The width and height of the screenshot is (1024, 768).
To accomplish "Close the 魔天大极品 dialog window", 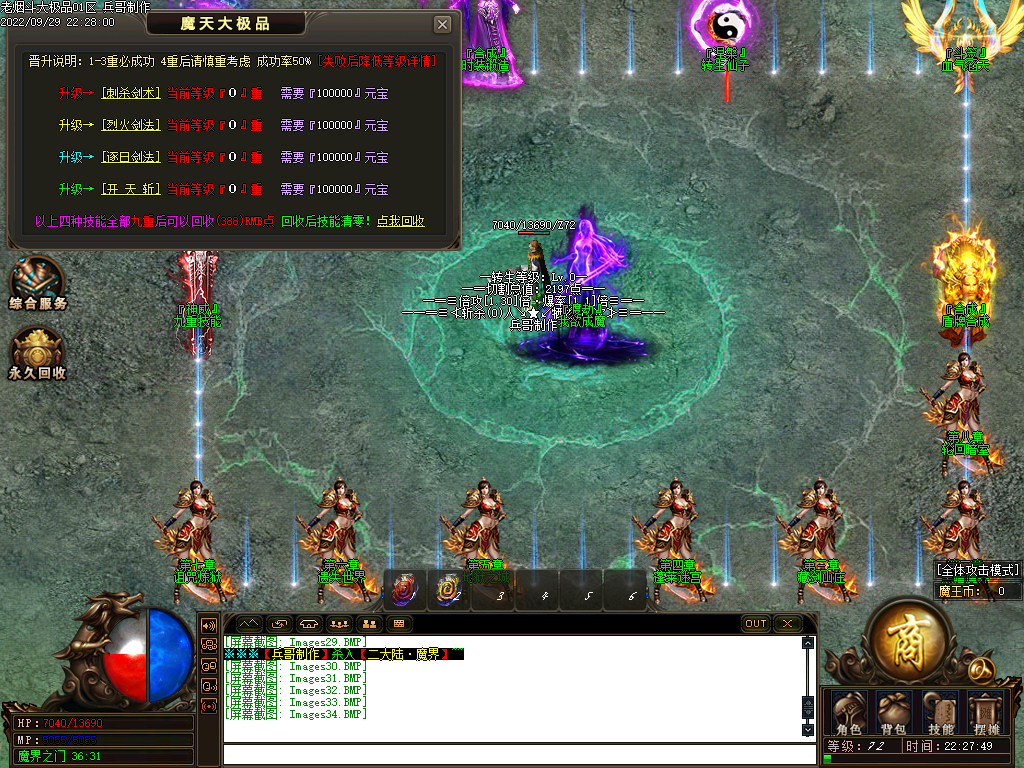I will tap(442, 24).
